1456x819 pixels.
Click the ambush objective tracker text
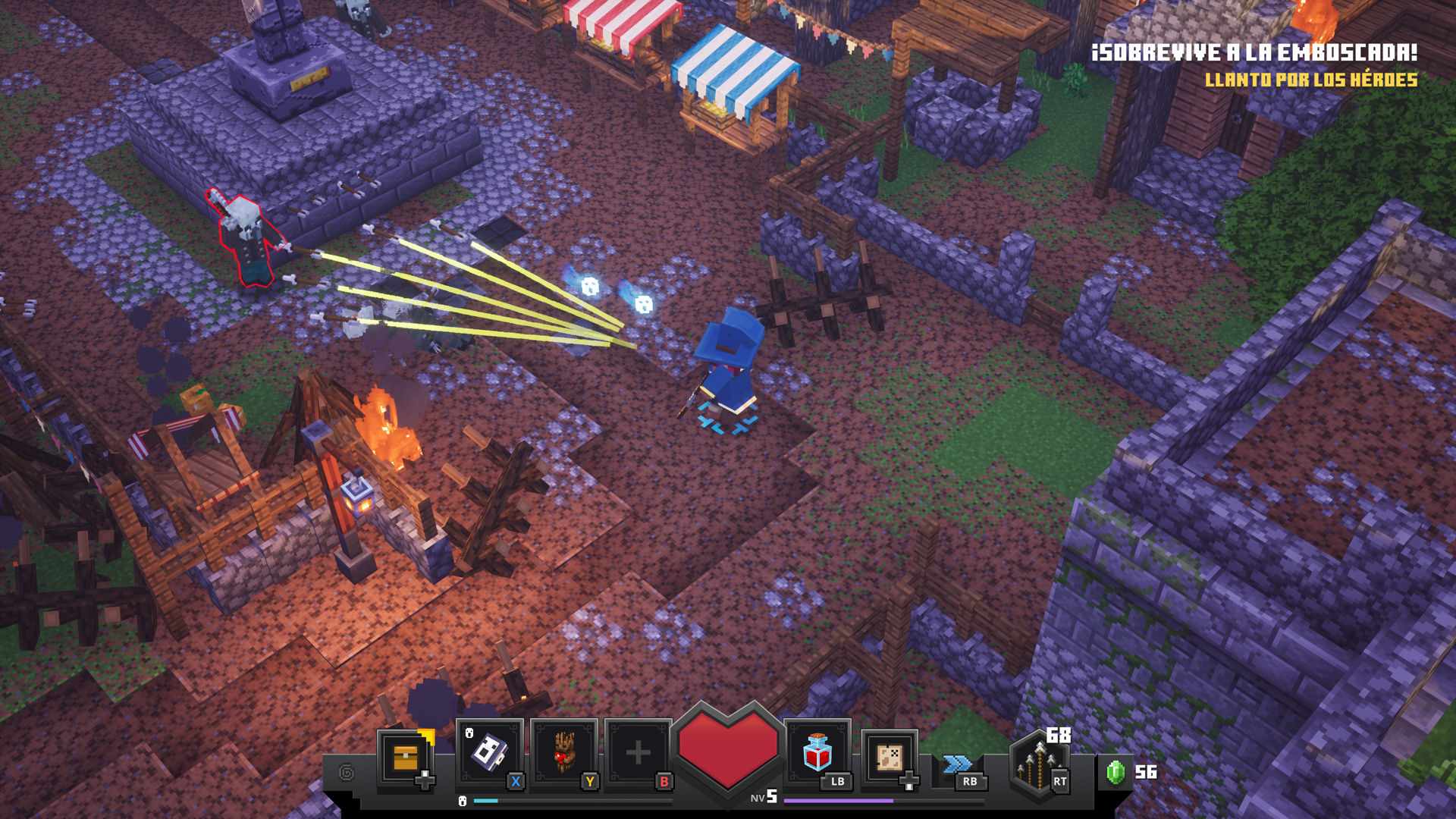(x=1254, y=53)
